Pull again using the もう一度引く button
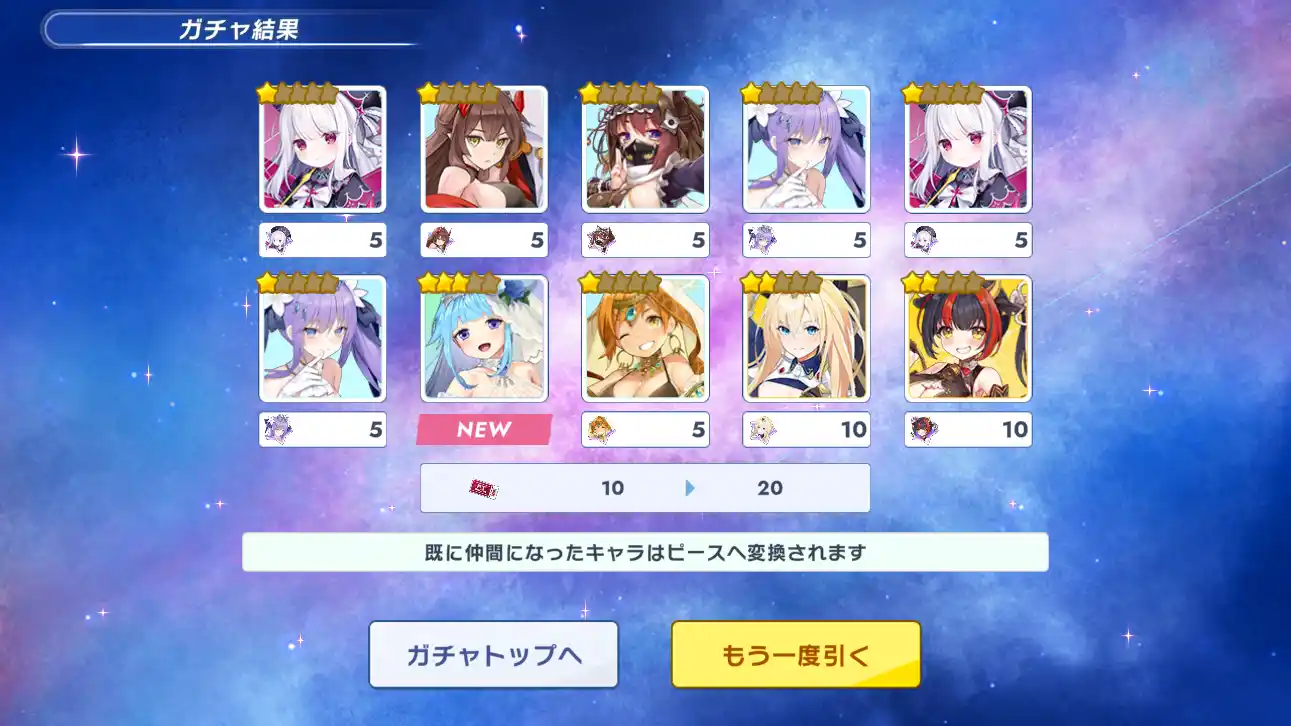This screenshot has height=726, width=1291. pyautogui.click(x=795, y=655)
